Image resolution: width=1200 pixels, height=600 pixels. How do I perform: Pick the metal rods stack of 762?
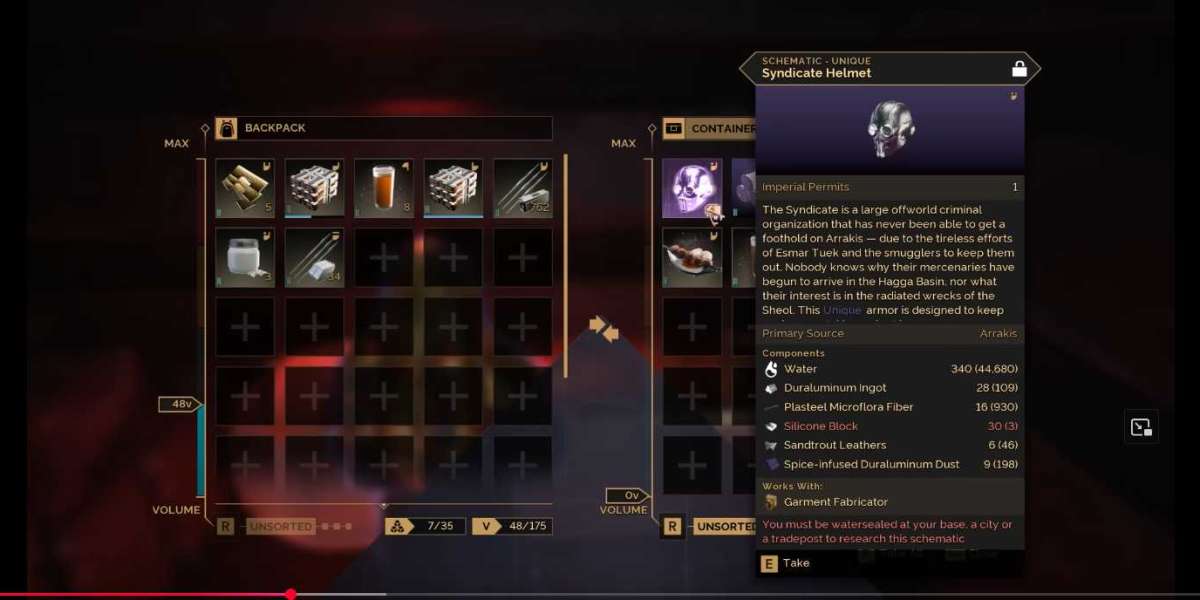click(522, 188)
